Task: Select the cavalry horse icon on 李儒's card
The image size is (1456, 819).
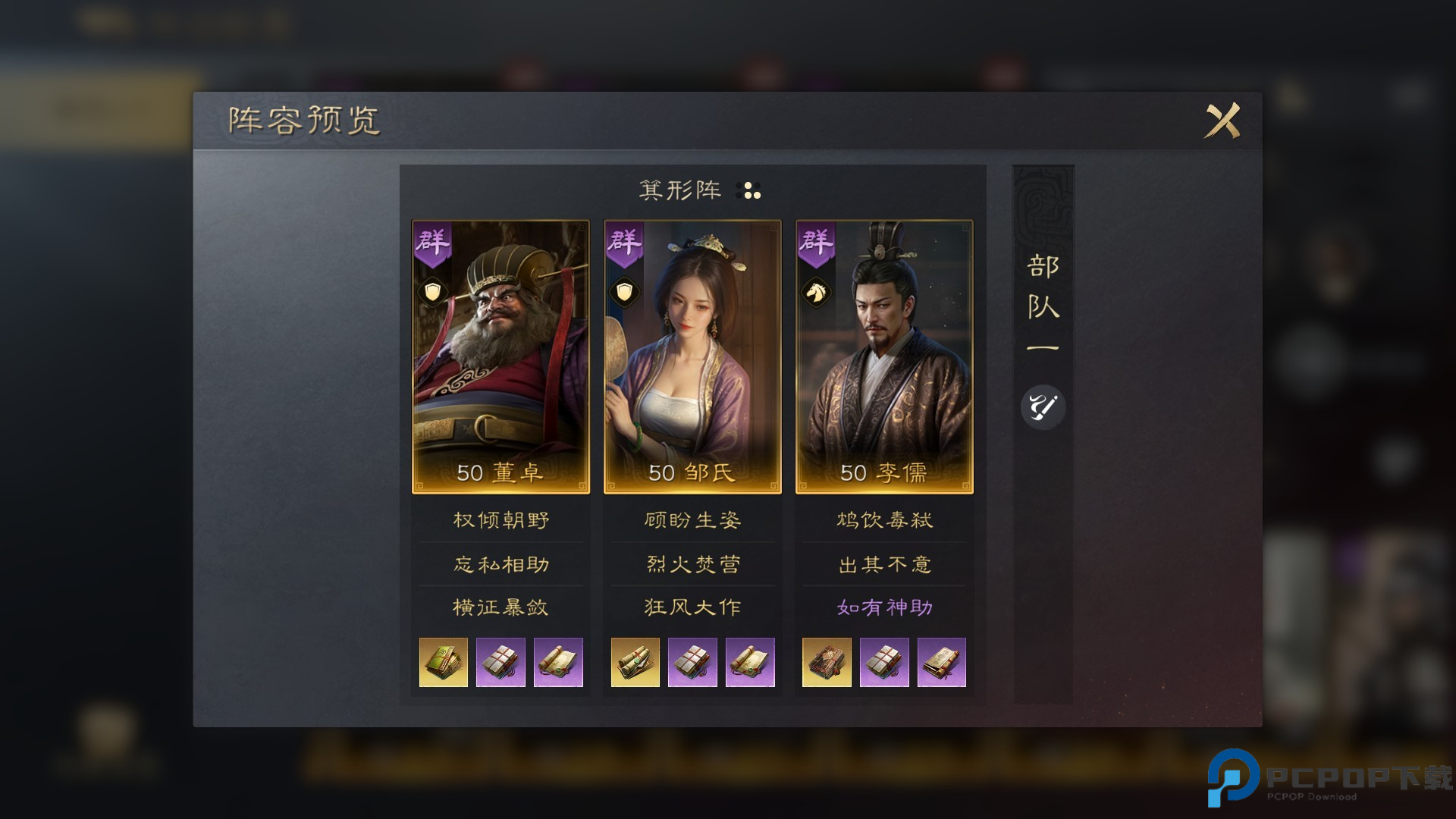Action: pos(816,292)
